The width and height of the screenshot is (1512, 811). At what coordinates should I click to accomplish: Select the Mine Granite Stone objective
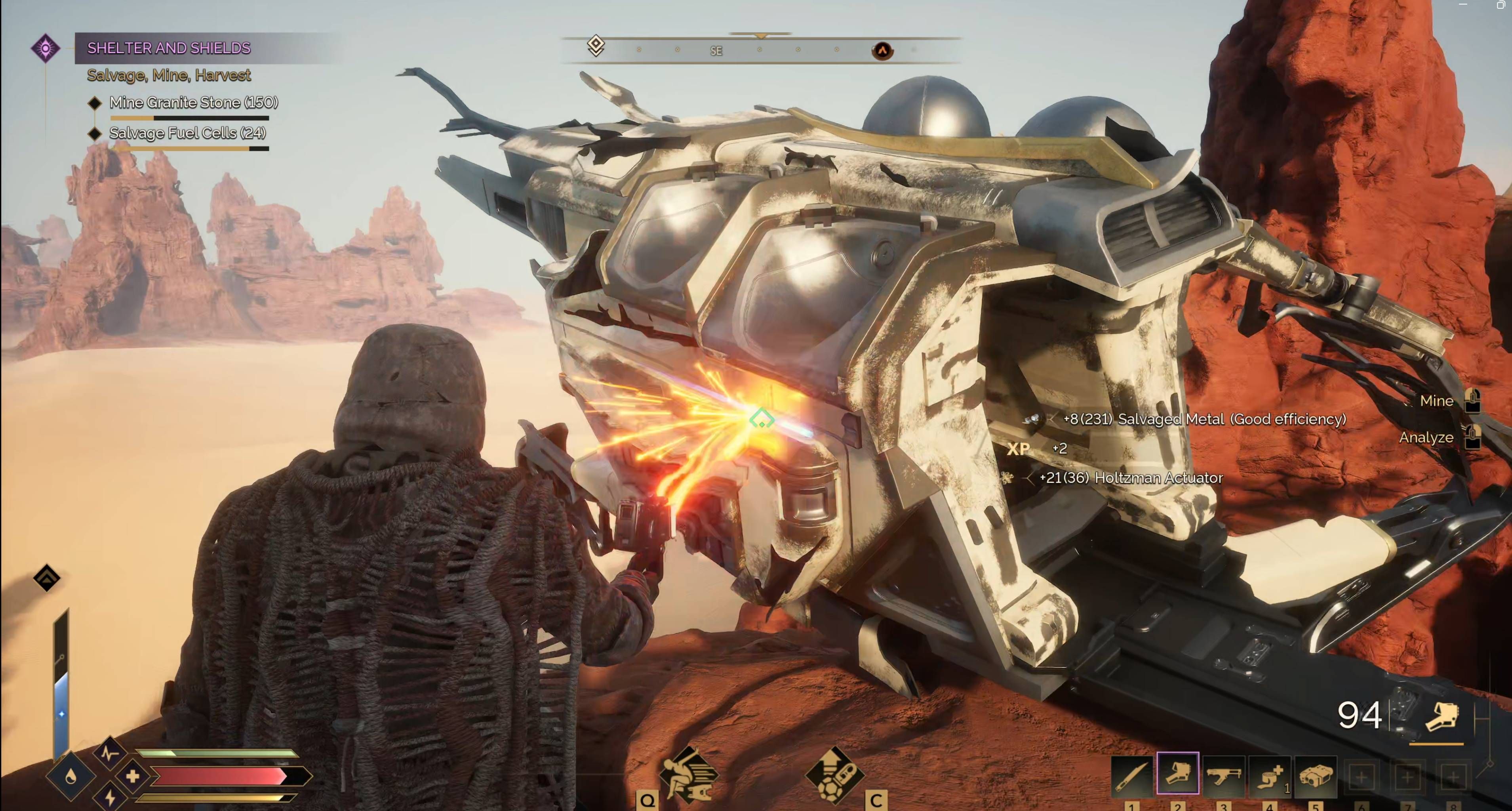pyautogui.click(x=193, y=102)
